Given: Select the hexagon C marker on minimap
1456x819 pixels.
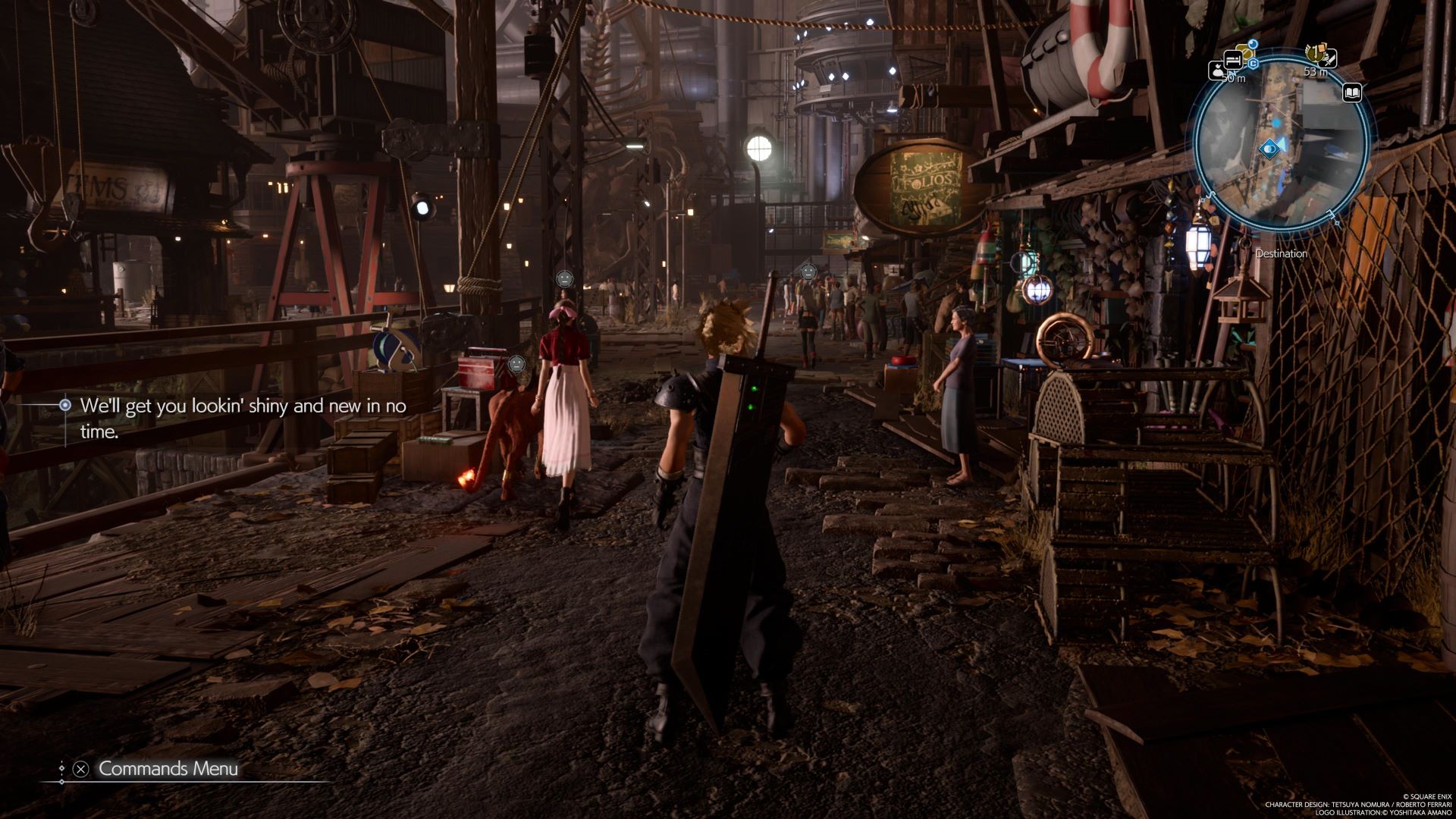Looking at the screenshot, I should (1254, 64).
